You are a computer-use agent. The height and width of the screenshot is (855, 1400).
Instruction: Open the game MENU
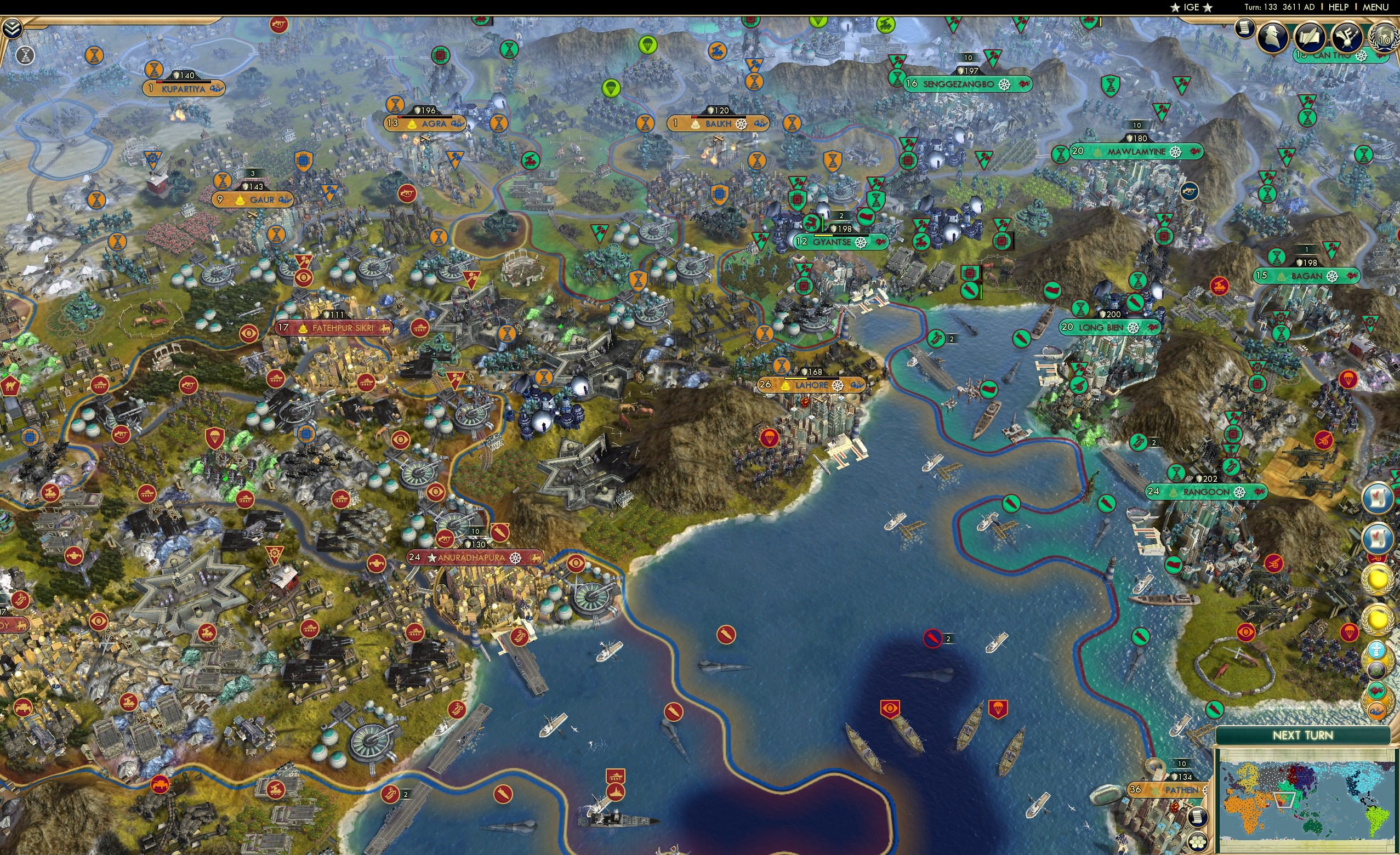(1376, 7)
